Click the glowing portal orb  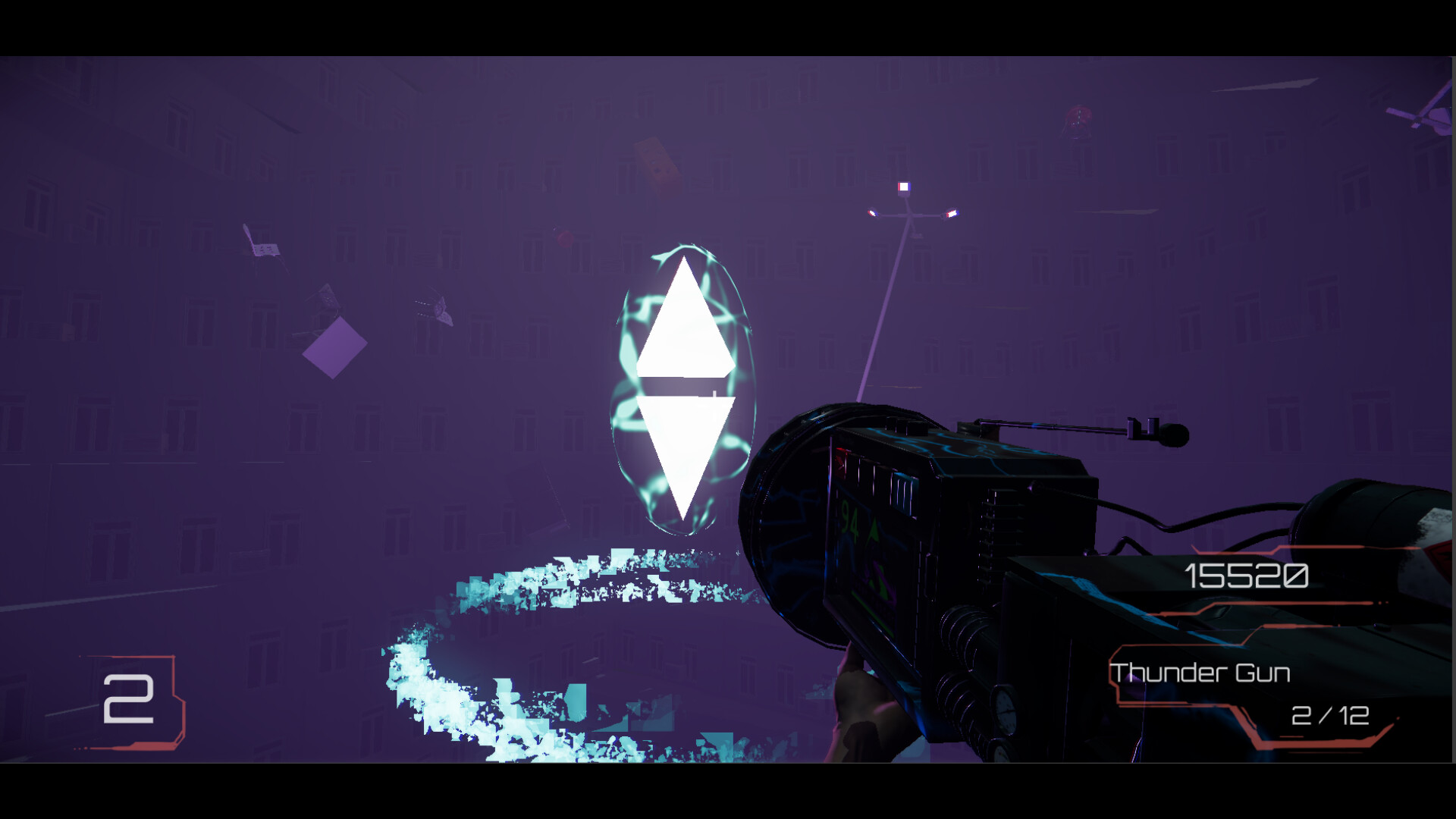point(682,387)
